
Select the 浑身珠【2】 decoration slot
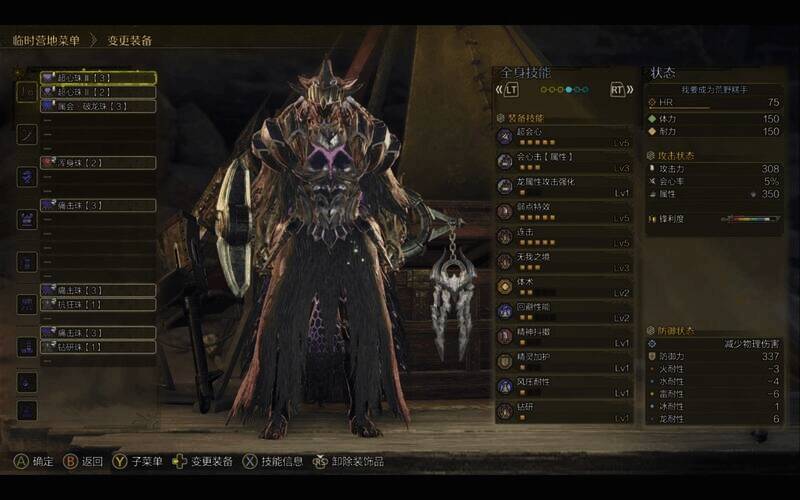point(97,162)
